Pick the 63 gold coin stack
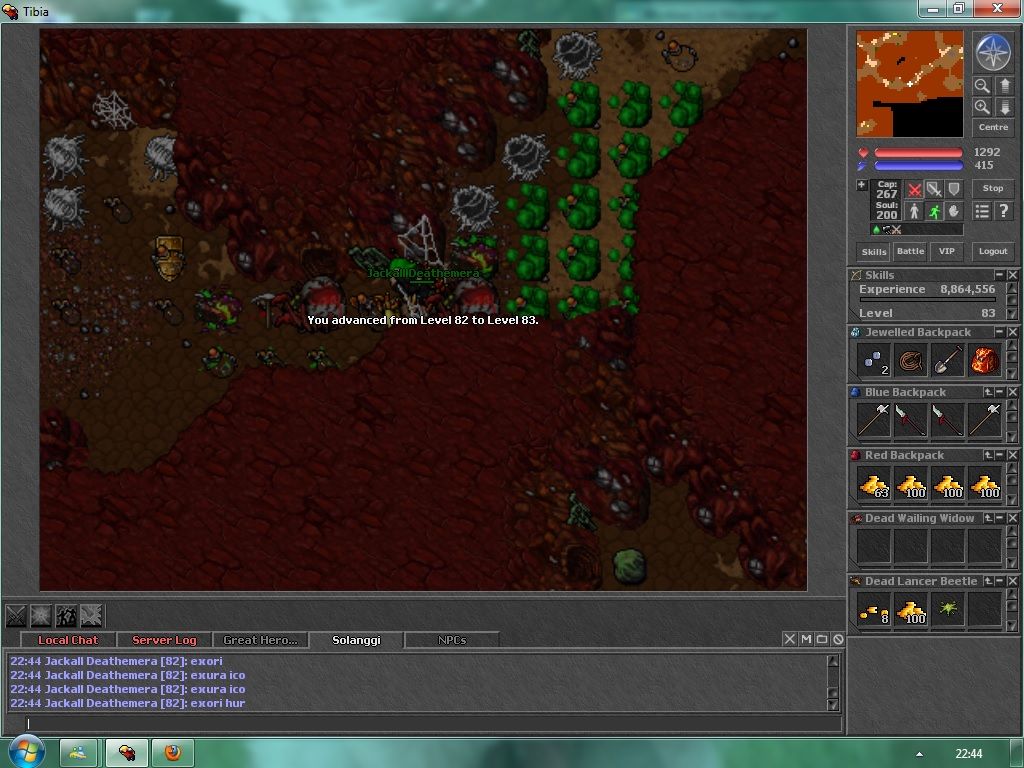This screenshot has height=768, width=1024. 874,485
